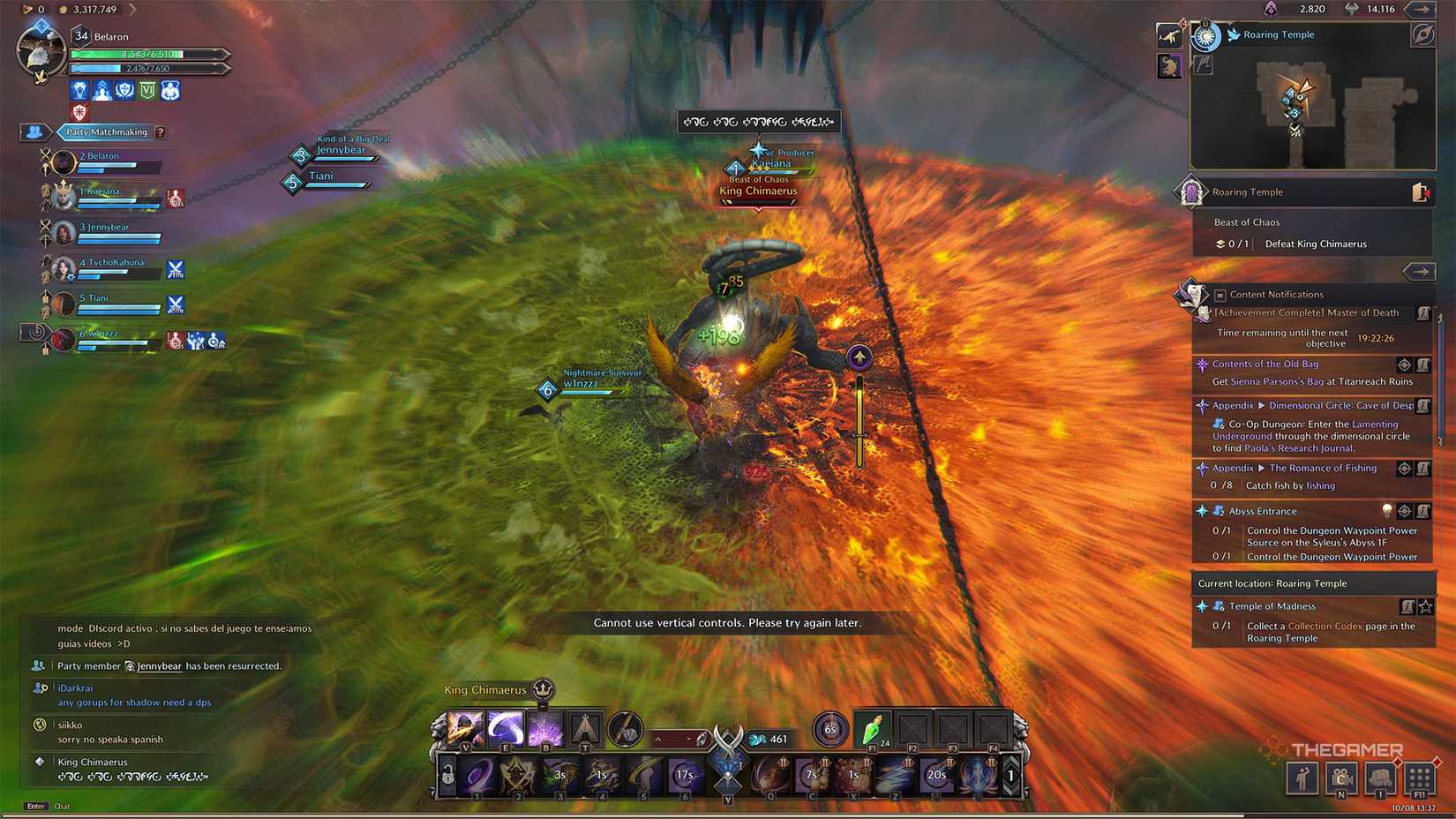Viewport: 1456px width, 819px height.
Task: Open the inventory bag icon labeled I
Action: pyautogui.click(x=1379, y=777)
